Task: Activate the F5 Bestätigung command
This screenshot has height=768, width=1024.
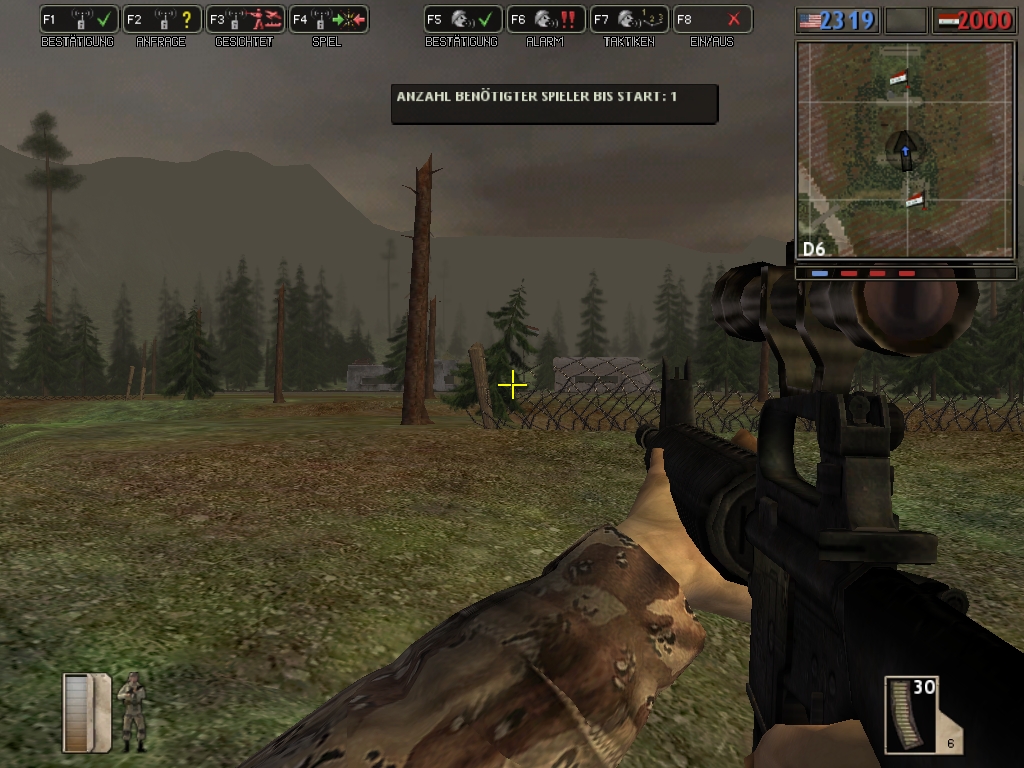Action: point(462,19)
